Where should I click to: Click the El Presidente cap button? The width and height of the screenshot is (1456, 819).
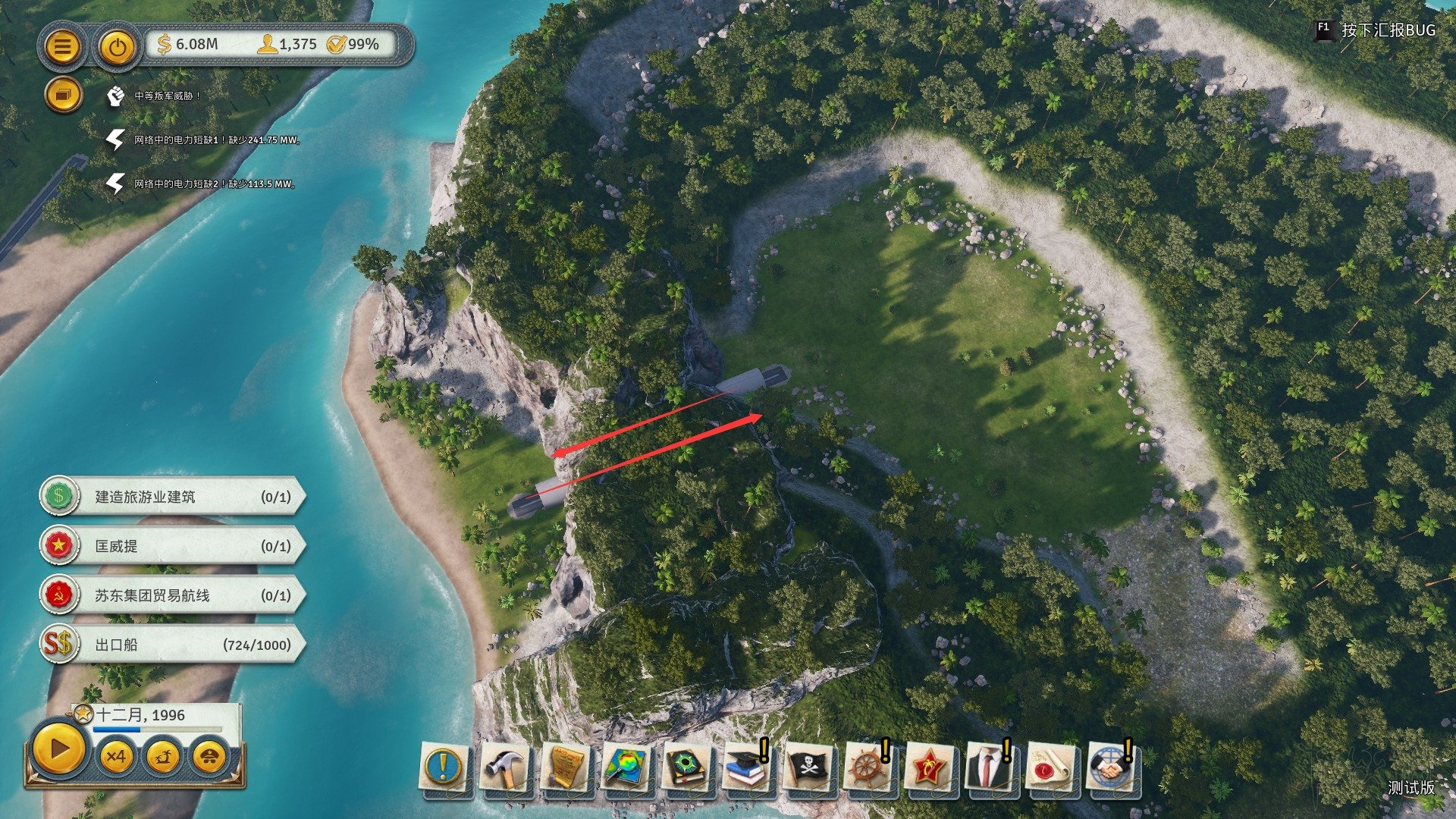pos(210,756)
